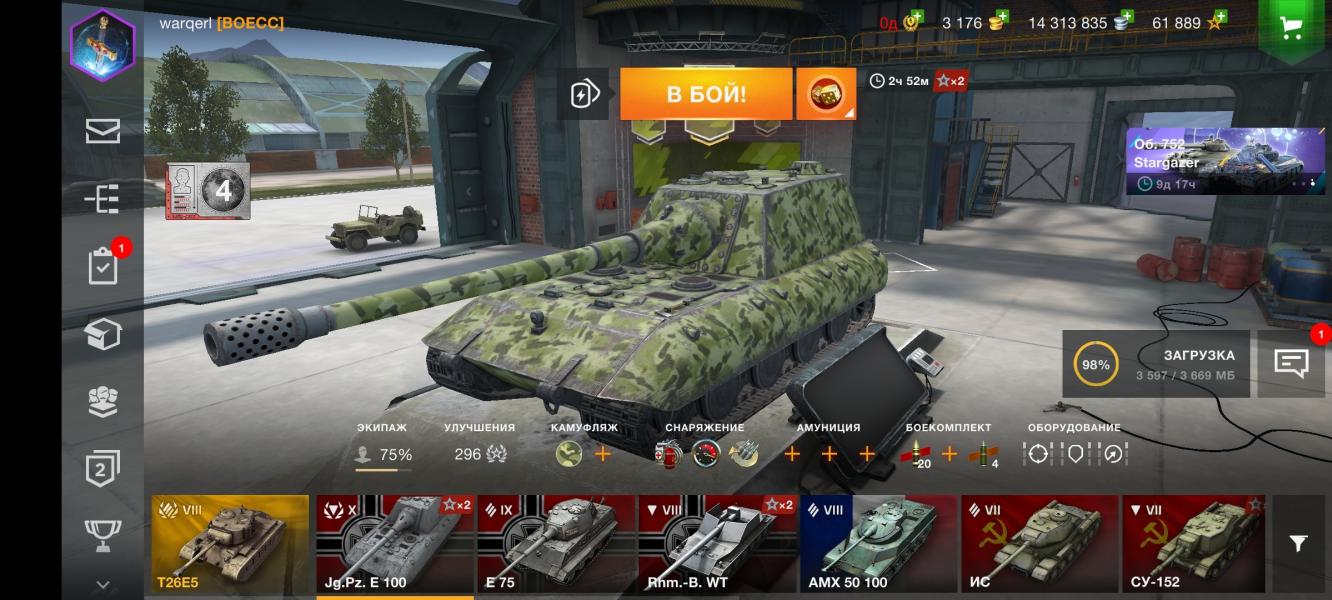Image resolution: width=1332 pixels, height=600 pixels.
Task: Open the Об. 752 Stargazer offer banner
Action: coord(1225,160)
